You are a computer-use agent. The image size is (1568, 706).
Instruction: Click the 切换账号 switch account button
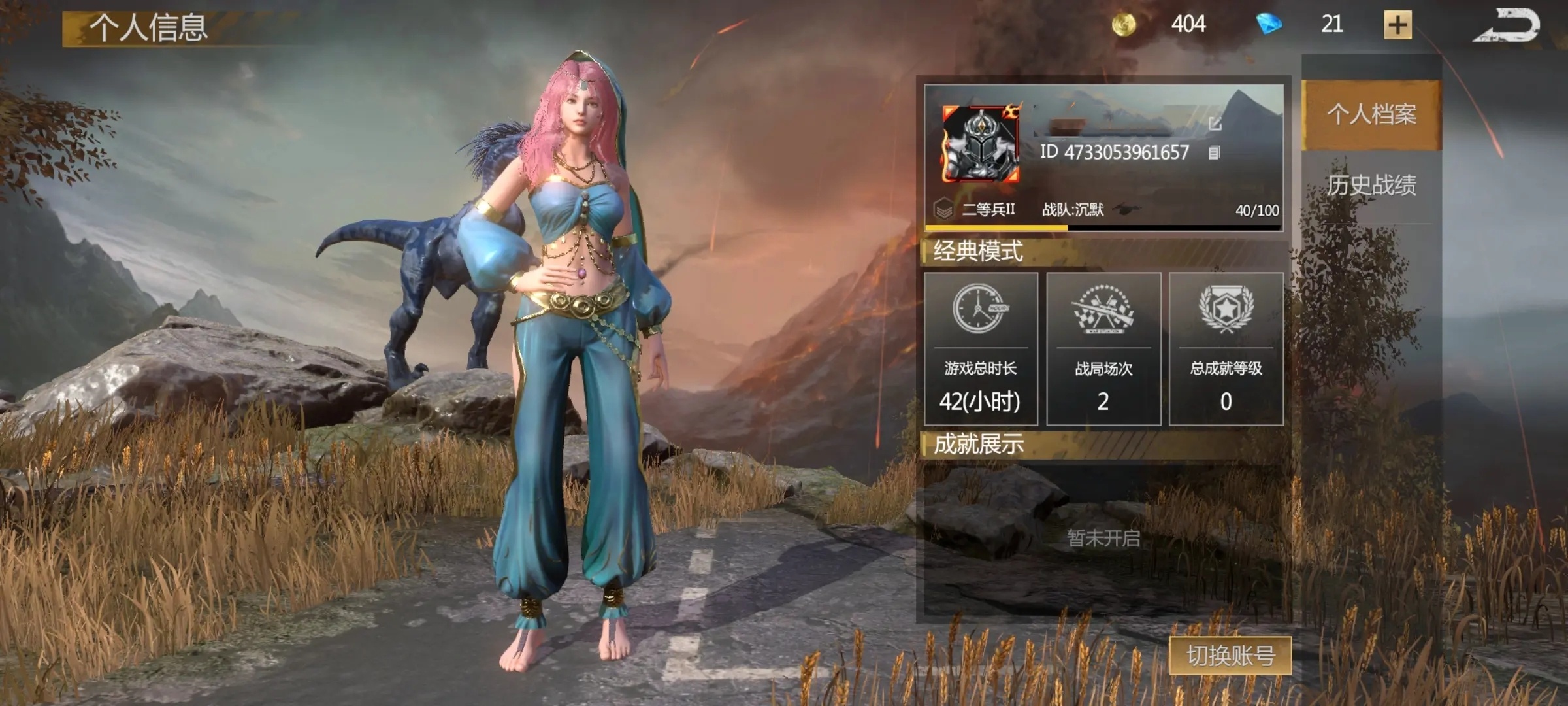tap(1230, 655)
